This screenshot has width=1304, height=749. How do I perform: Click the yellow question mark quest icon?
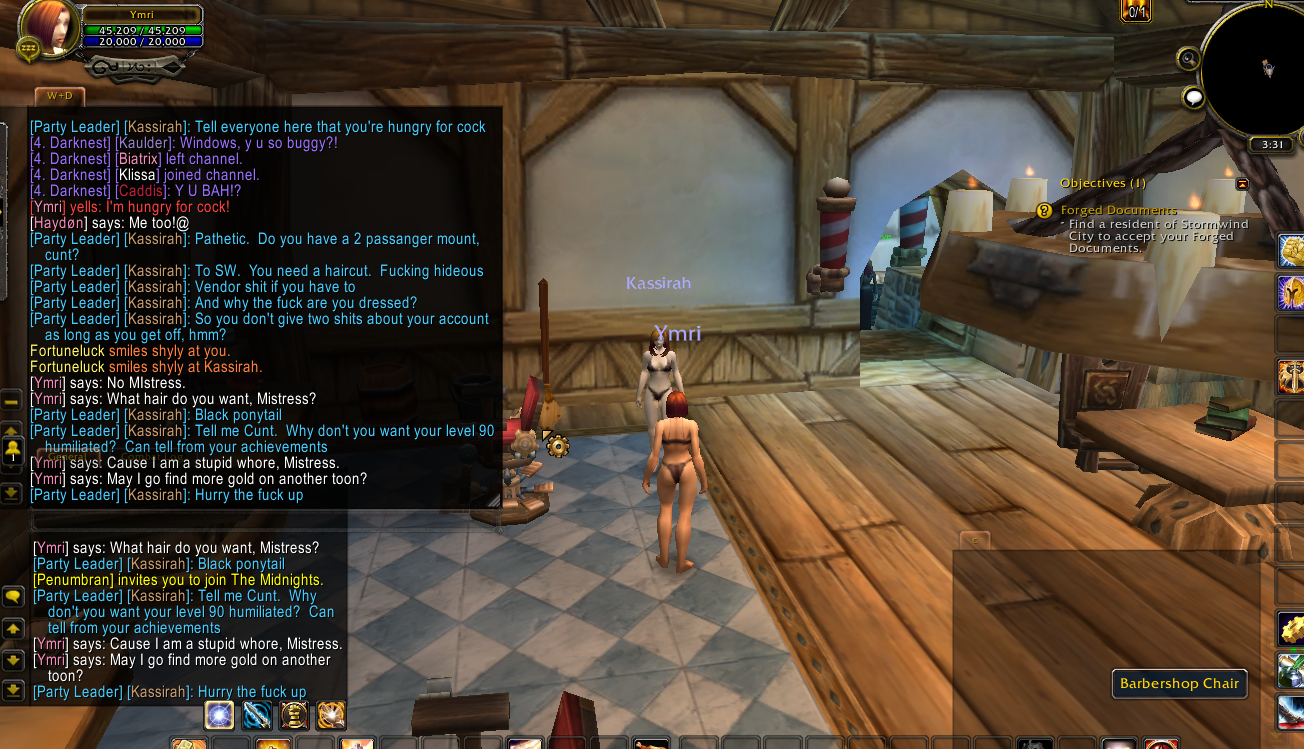1044,211
